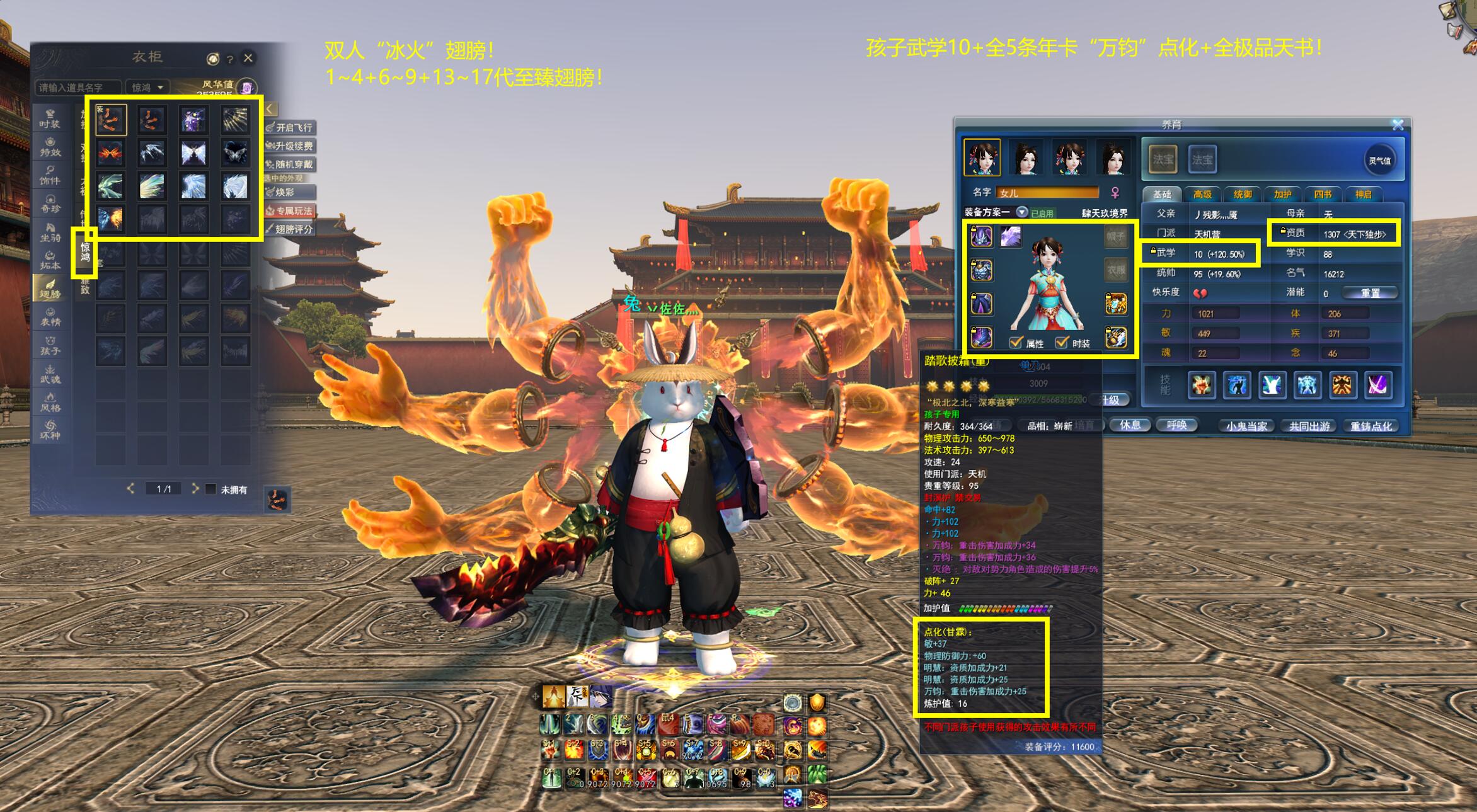Switch to the 高级 tab
This screenshot has height=812, width=1477.
pyautogui.click(x=1202, y=195)
